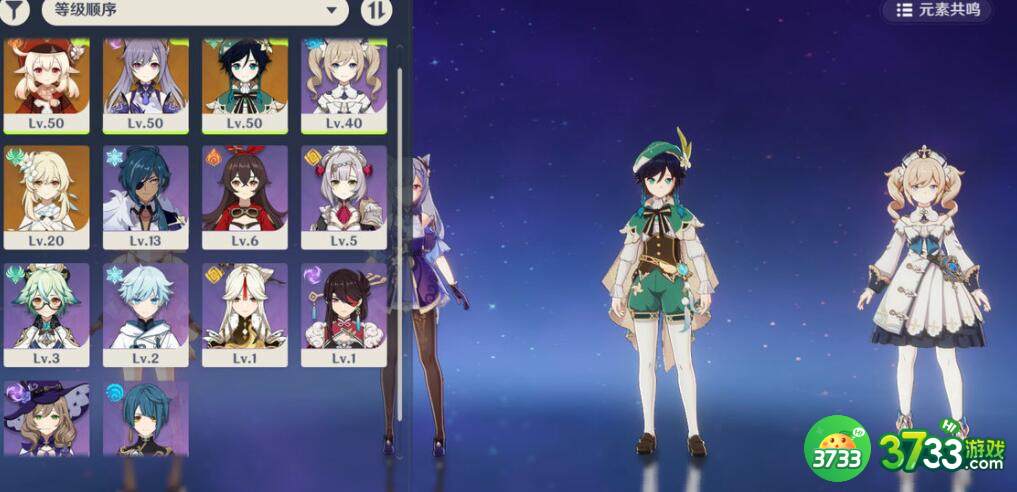Open the 元素共鸣 elemental resonance panel
The width and height of the screenshot is (1017, 492).
click(x=937, y=10)
